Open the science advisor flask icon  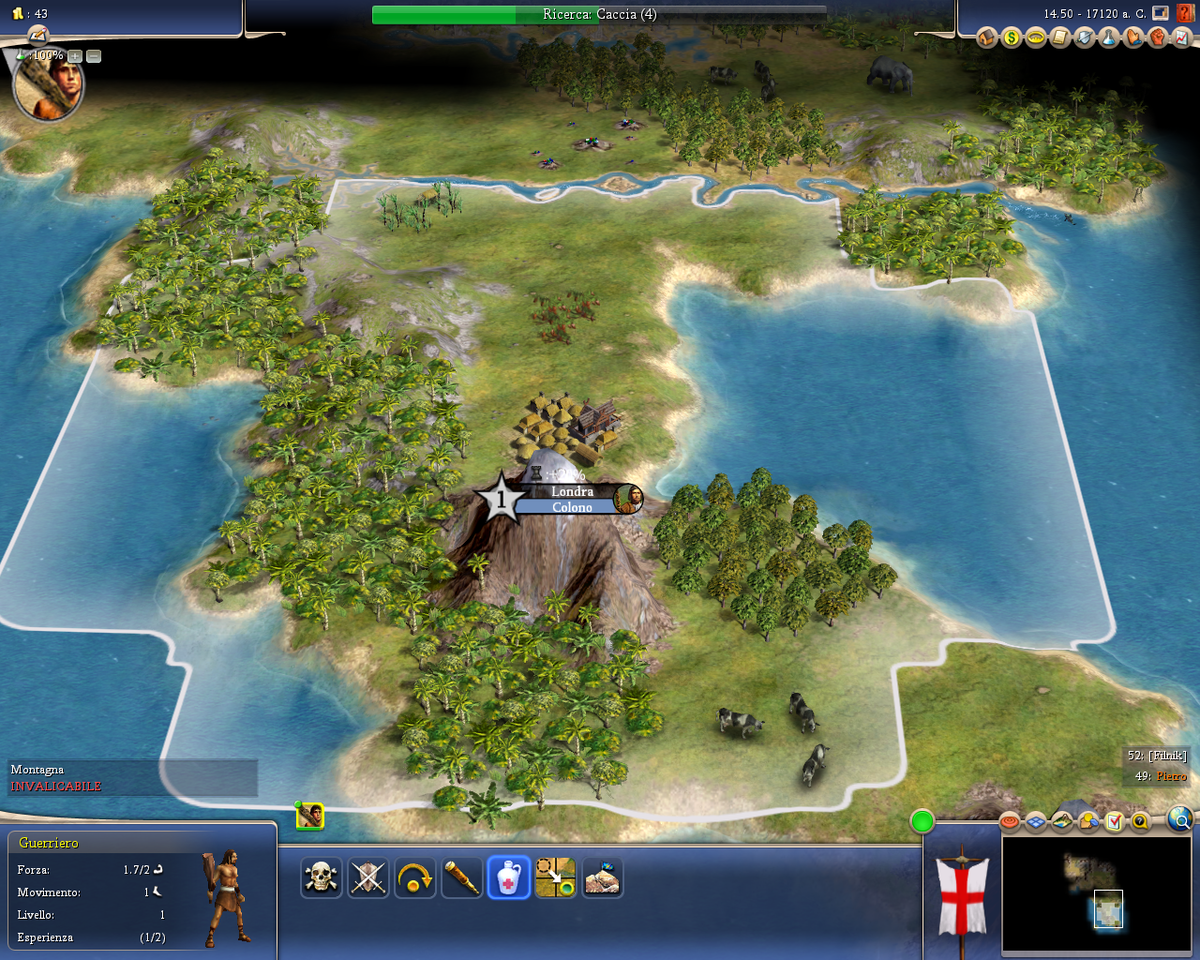point(1109,38)
